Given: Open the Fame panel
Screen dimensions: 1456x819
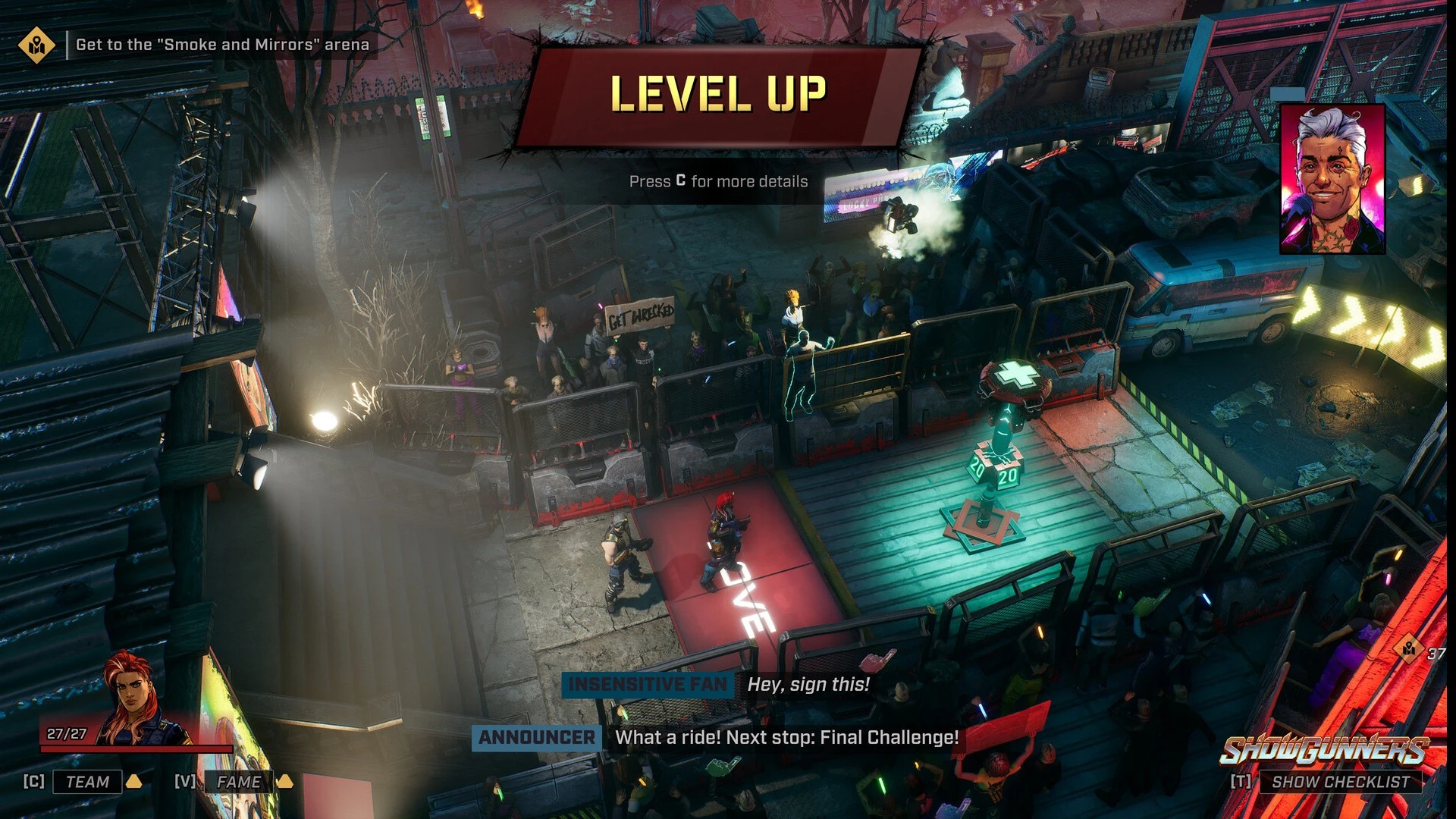Looking at the screenshot, I should click(x=238, y=782).
